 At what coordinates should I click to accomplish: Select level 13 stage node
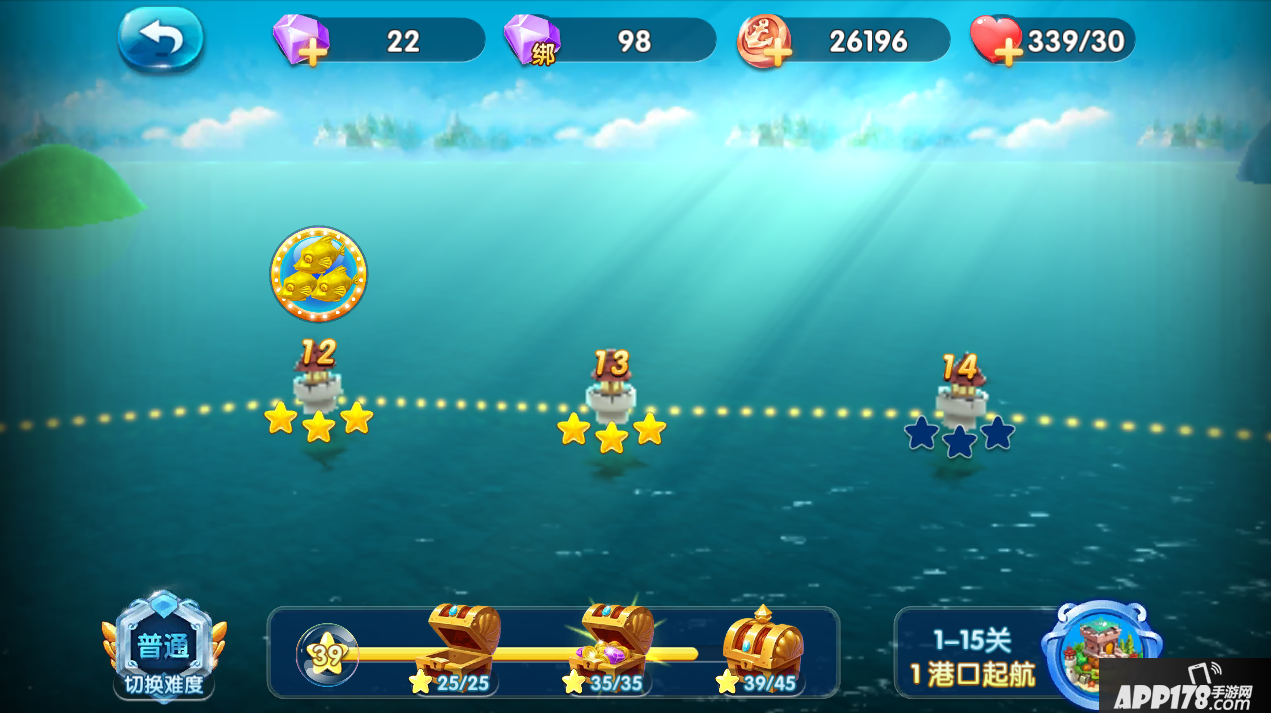coord(611,395)
